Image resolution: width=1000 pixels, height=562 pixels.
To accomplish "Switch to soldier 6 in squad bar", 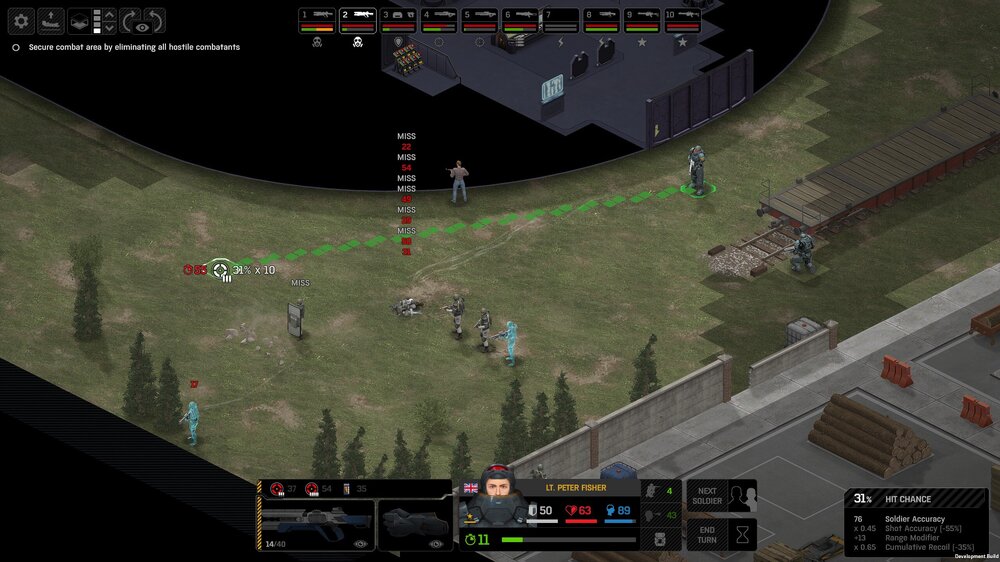I will [x=520, y=20].
